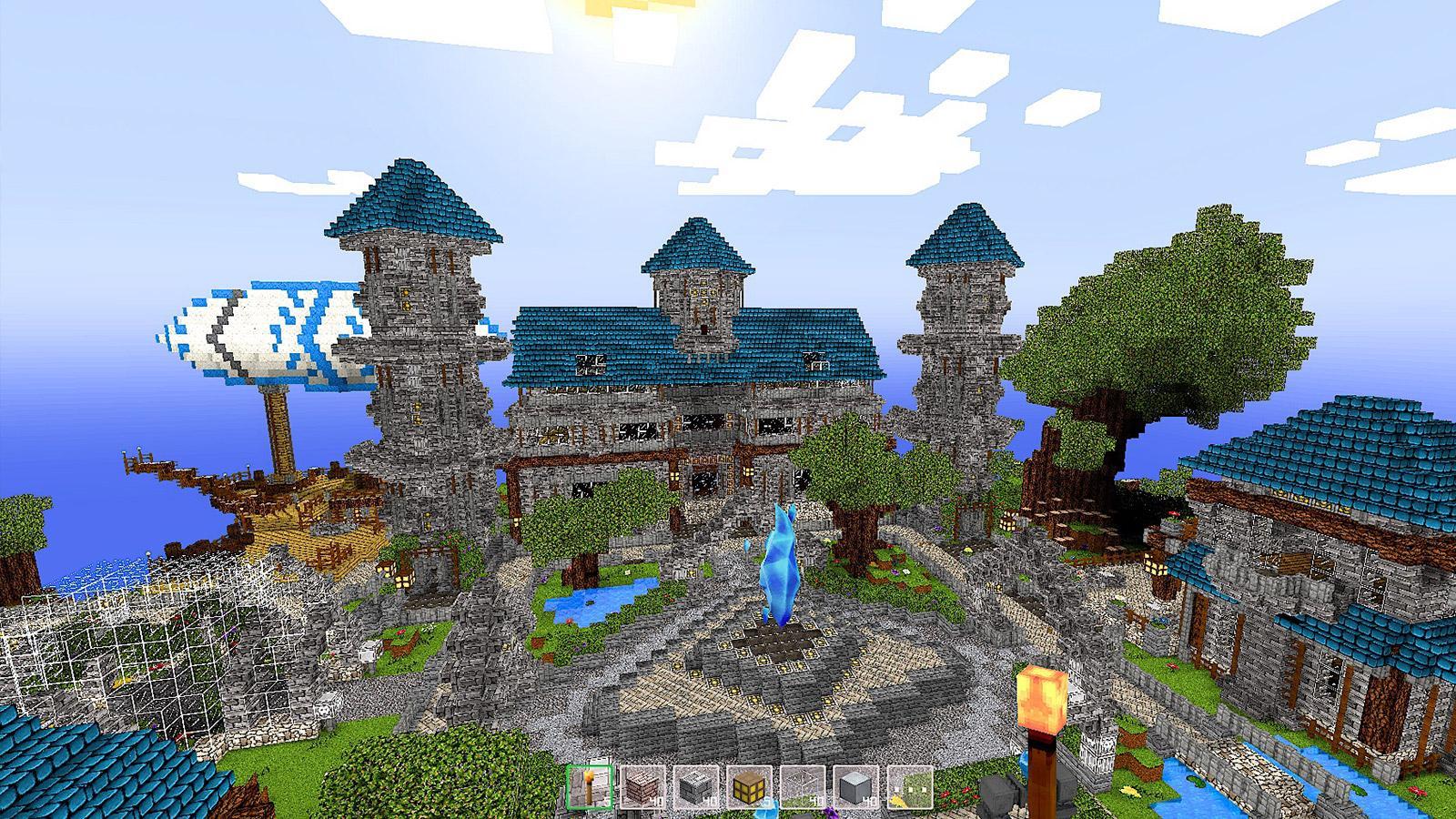Click the hotbar slot showing 40 glass blocks
The width and height of the screenshot is (1456, 819).
click(801, 785)
